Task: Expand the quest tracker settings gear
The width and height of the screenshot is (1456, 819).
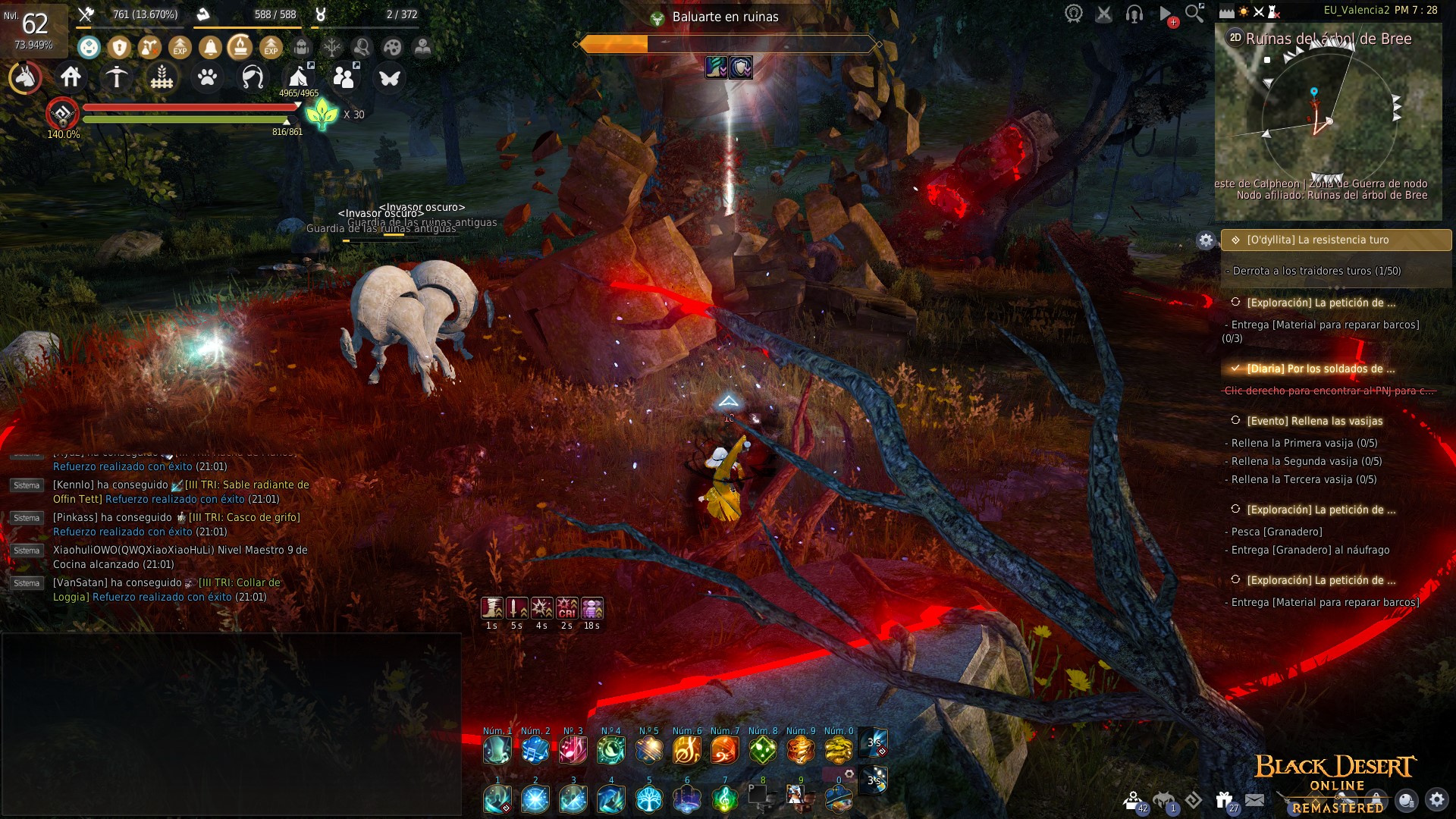Action: [1206, 241]
